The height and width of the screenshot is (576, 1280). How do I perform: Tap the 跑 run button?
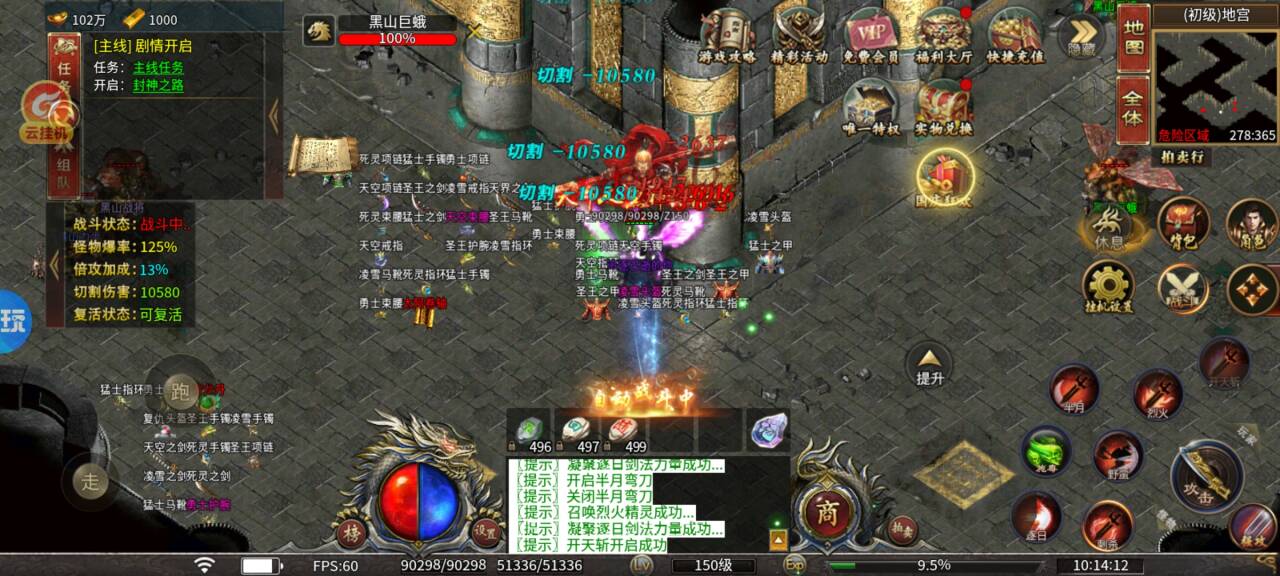(180, 389)
